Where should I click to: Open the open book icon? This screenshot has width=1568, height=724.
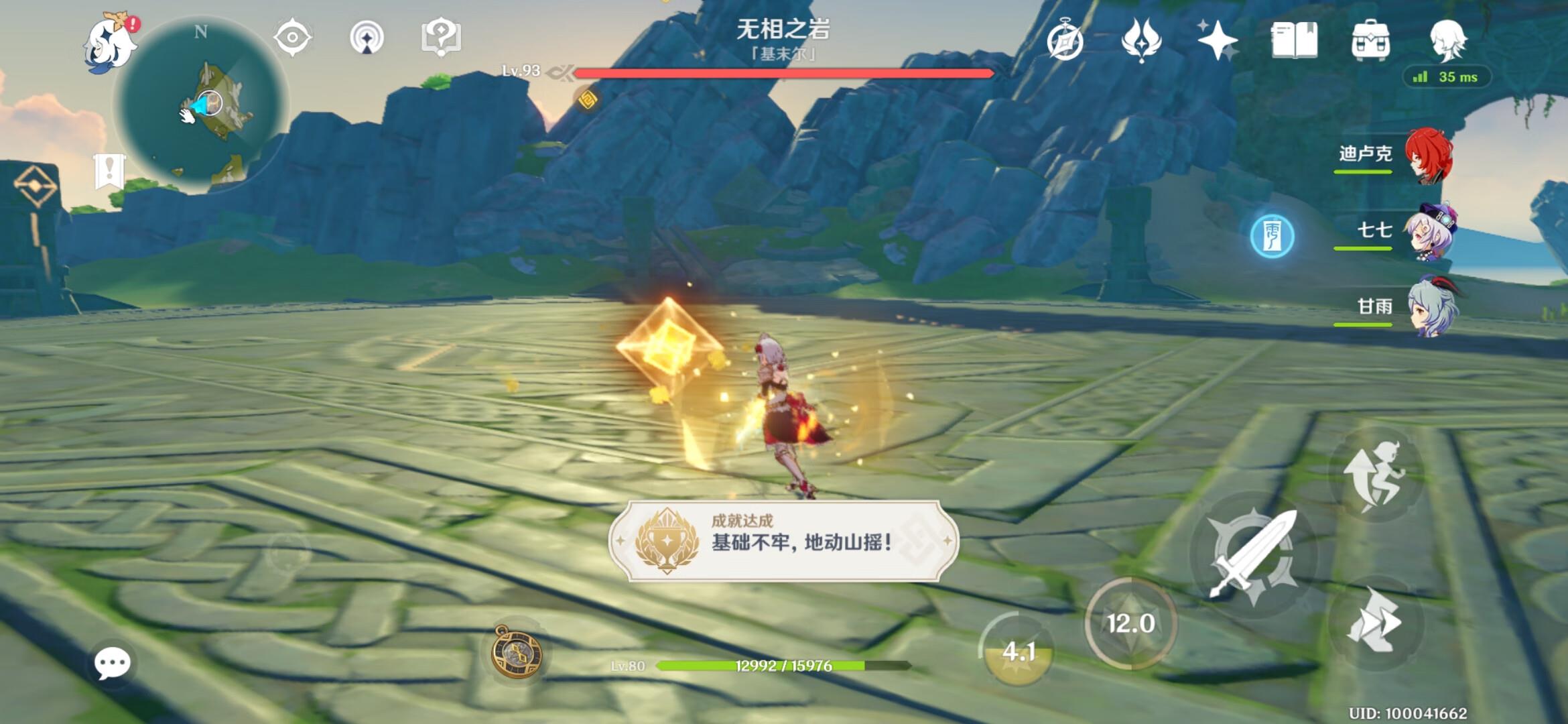pyautogui.click(x=1294, y=40)
